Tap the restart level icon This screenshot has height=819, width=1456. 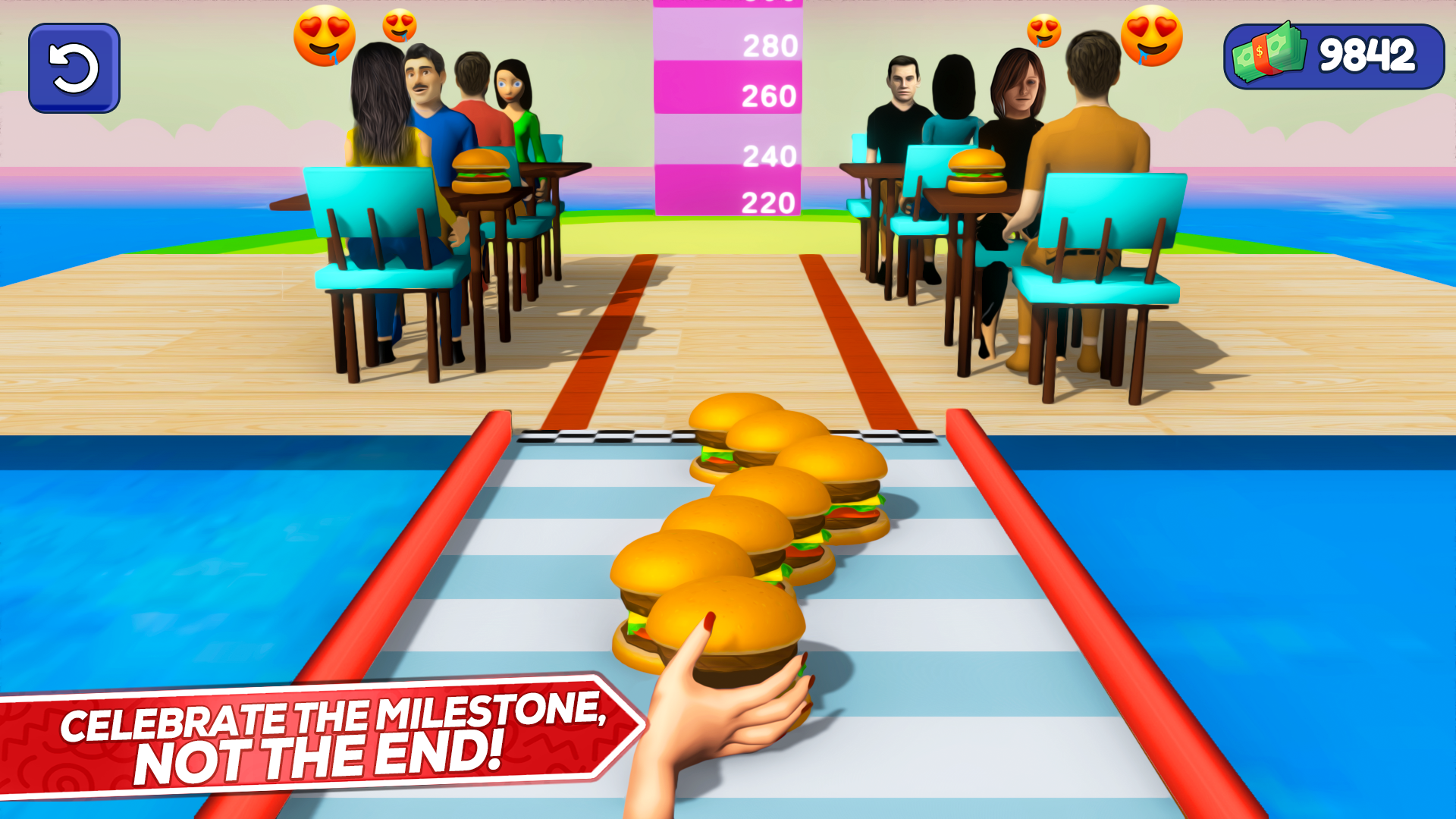pyautogui.click(x=73, y=67)
